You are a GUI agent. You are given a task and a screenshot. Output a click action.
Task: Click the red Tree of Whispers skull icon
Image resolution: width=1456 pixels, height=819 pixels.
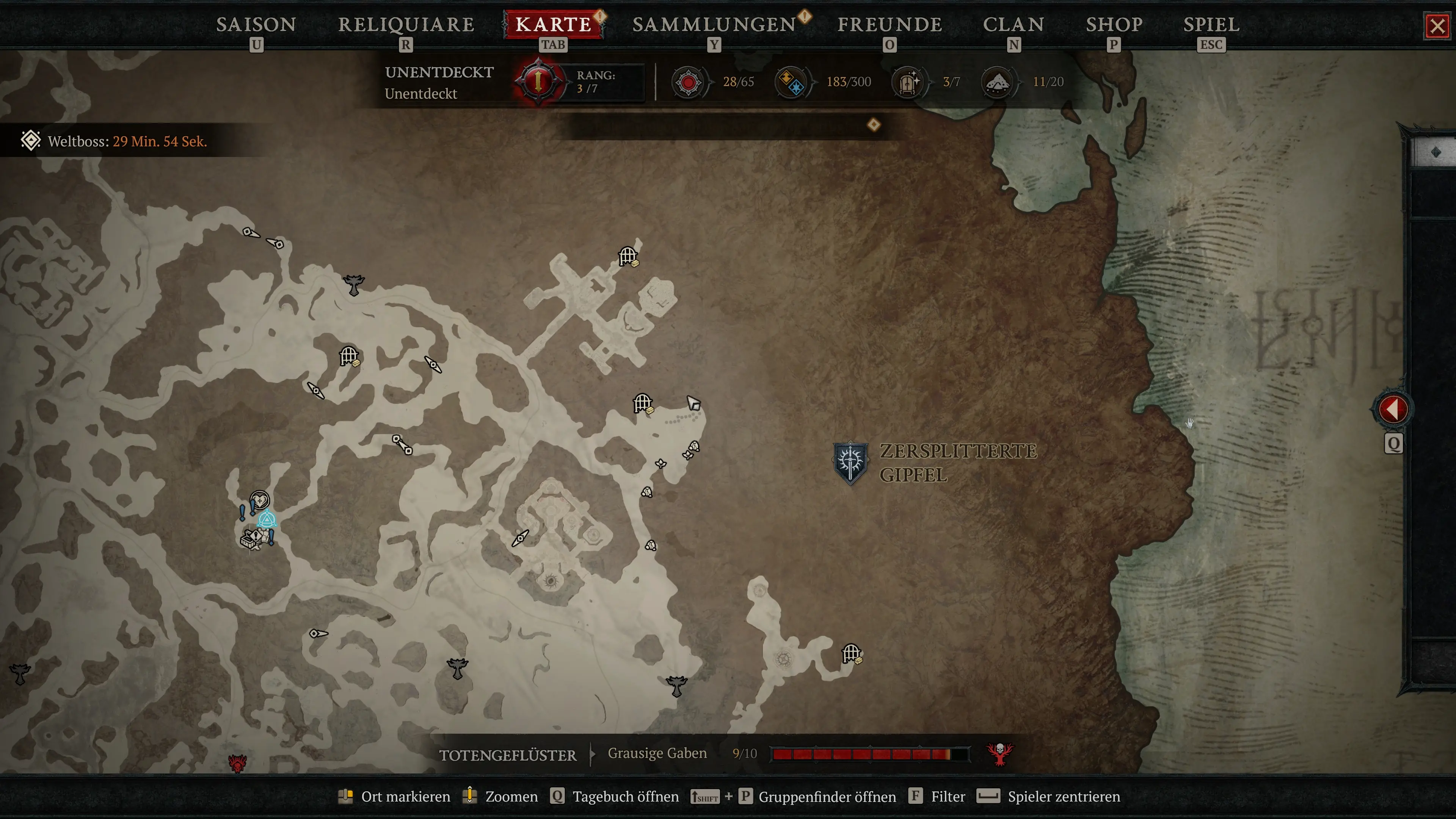[x=1000, y=753]
